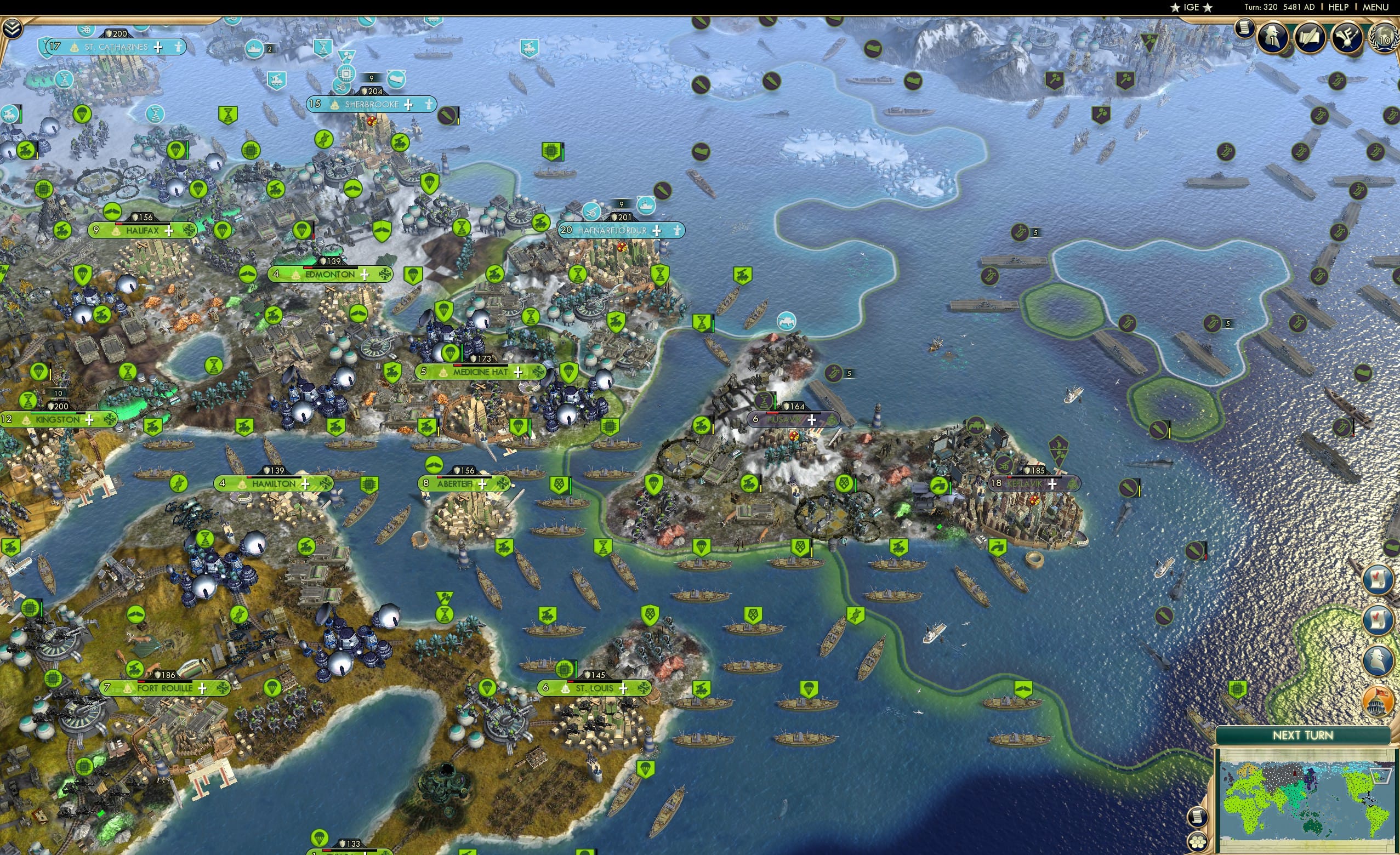1400x855 pixels.
Task: Open HELP from the top bar
Action: pos(1339,7)
